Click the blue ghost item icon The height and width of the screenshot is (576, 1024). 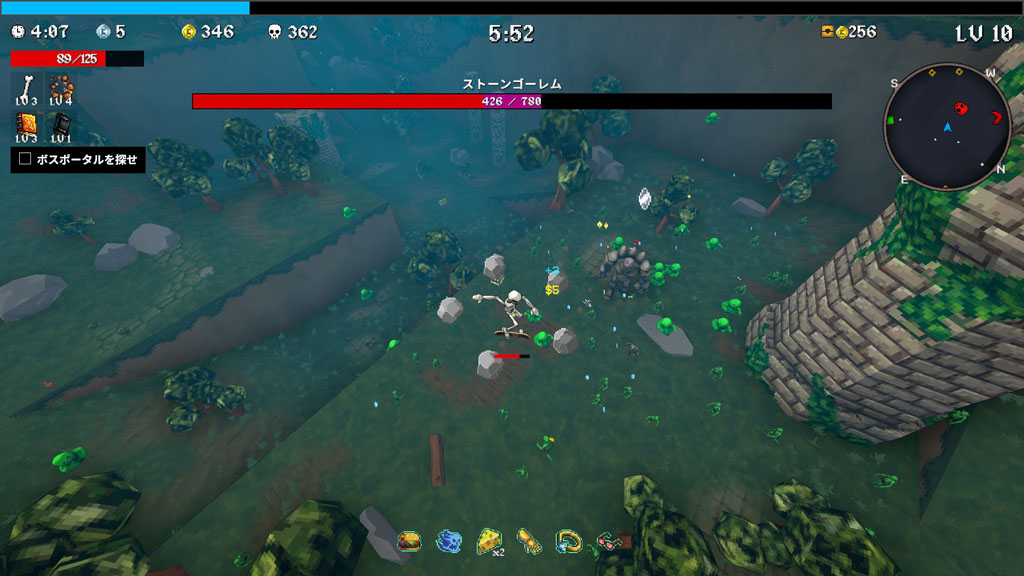click(x=448, y=541)
